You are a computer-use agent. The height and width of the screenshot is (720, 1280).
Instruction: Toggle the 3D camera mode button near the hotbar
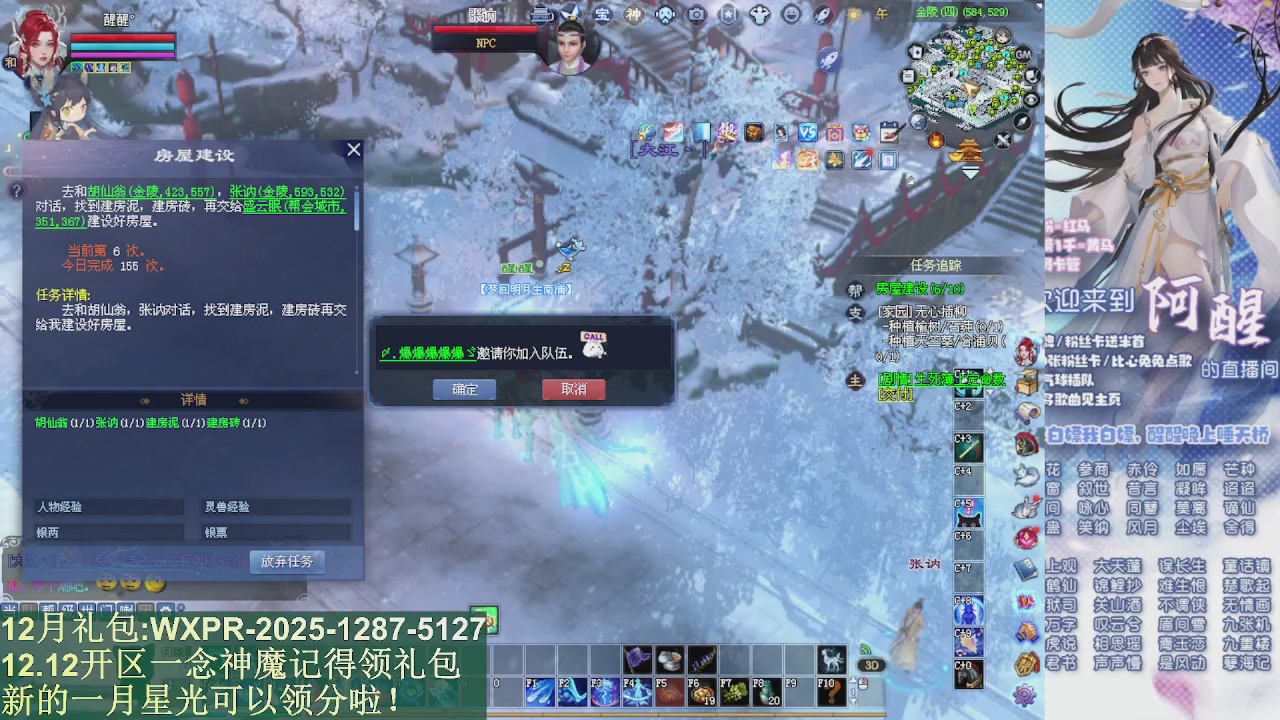click(873, 664)
